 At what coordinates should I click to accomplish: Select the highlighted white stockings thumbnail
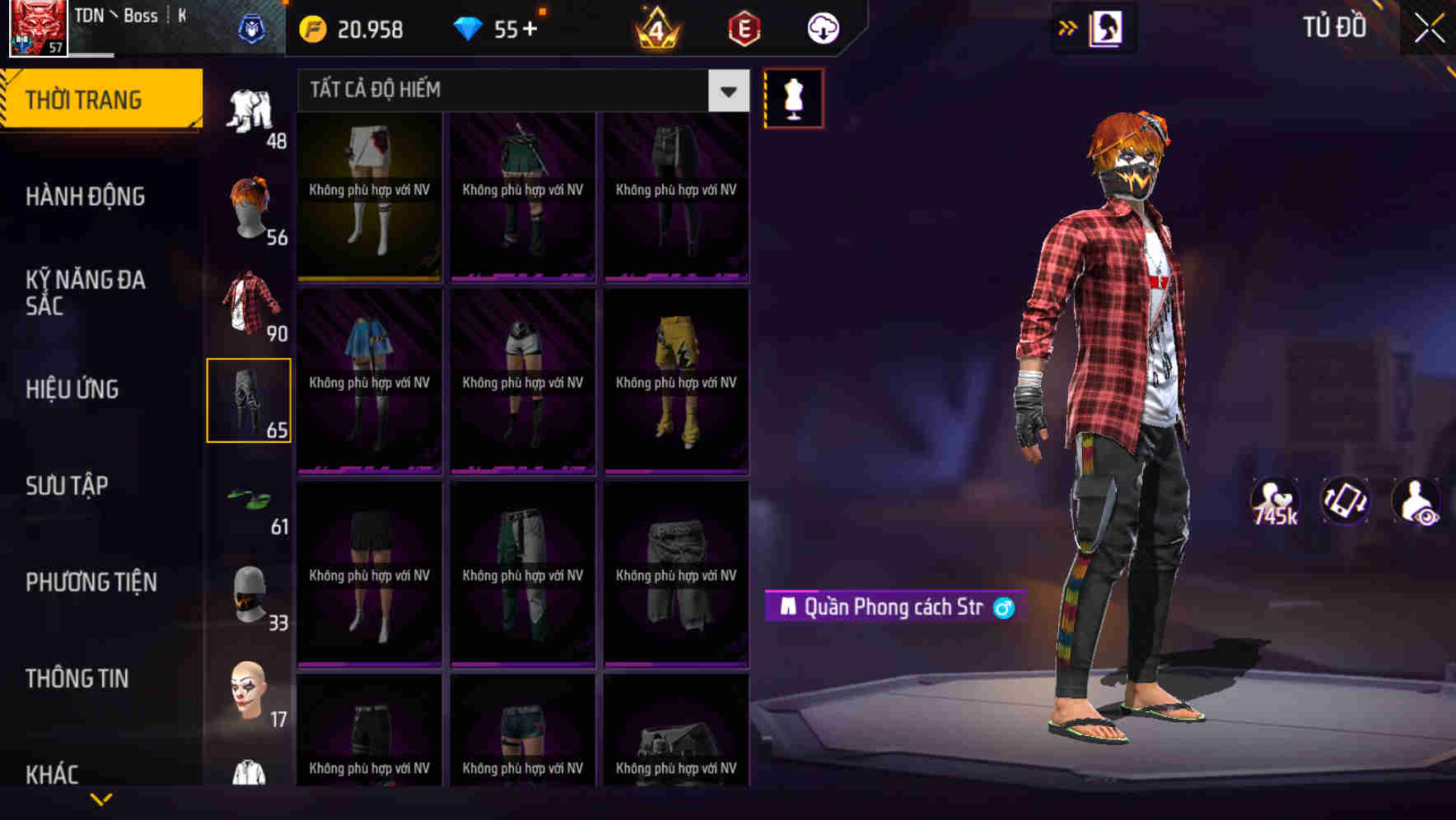coord(369,198)
